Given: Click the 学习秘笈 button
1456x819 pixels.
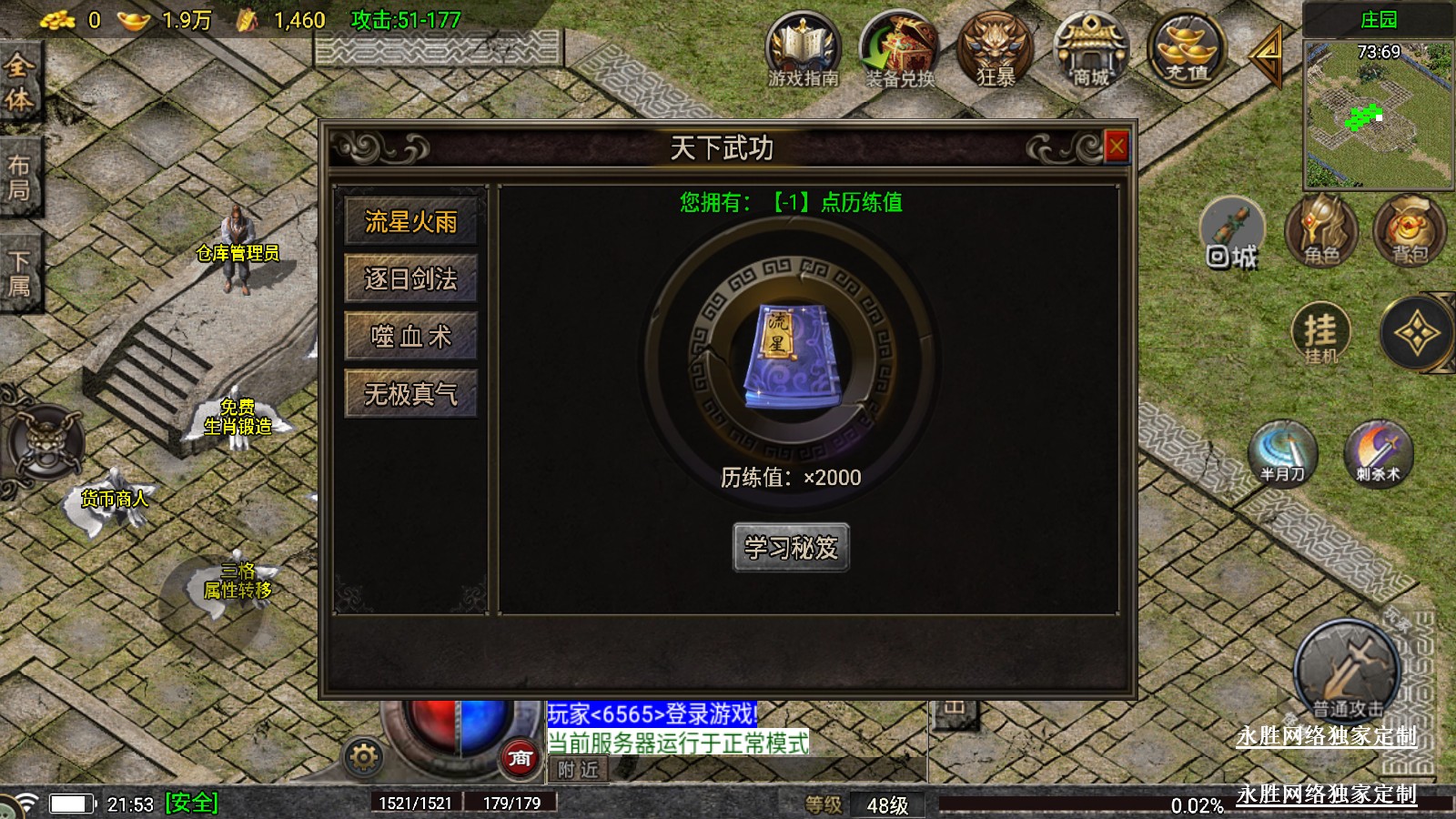Looking at the screenshot, I should [791, 548].
